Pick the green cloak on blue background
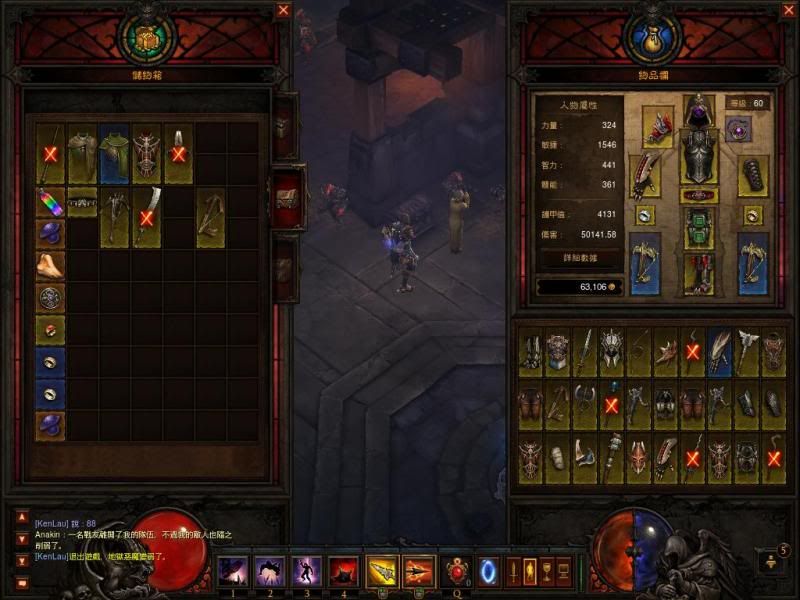The image size is (800, 600). pyautogui.click(x=114, y=155)
